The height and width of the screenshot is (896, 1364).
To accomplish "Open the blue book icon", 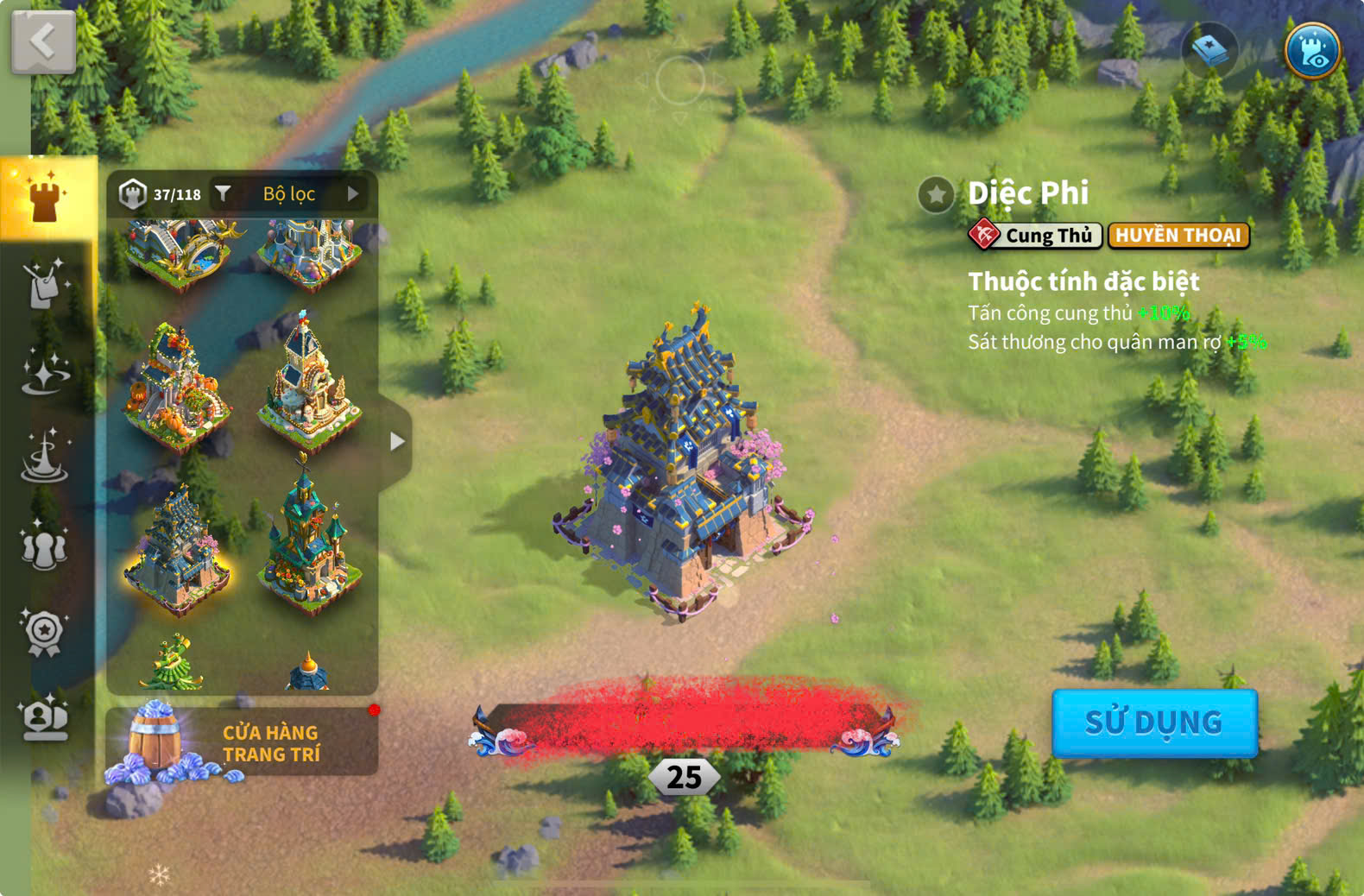I will click(x=1209, y=51).
